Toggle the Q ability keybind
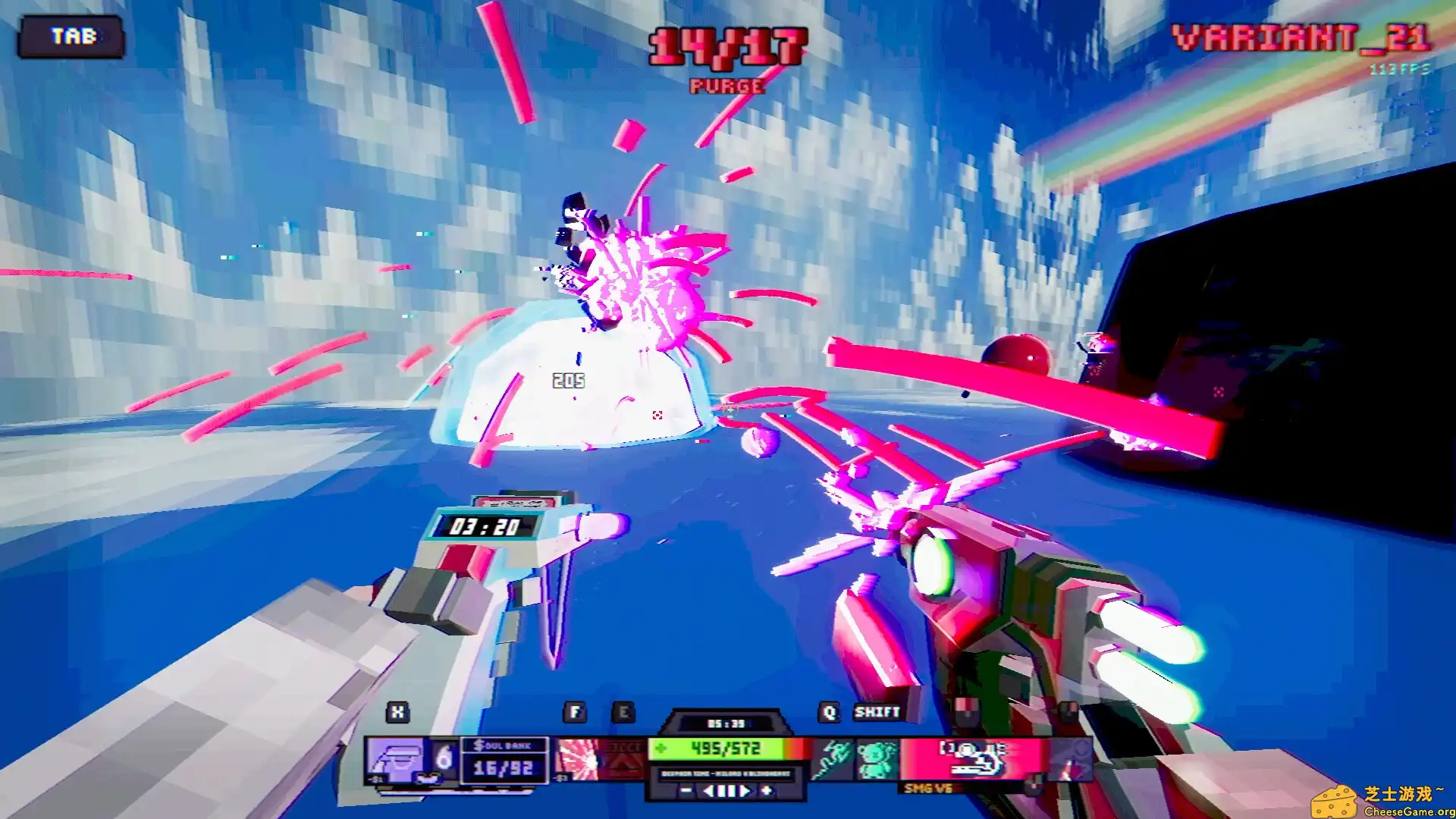Image resolution: width=1456 pixels, height=819 pixels. coord(829,712)
